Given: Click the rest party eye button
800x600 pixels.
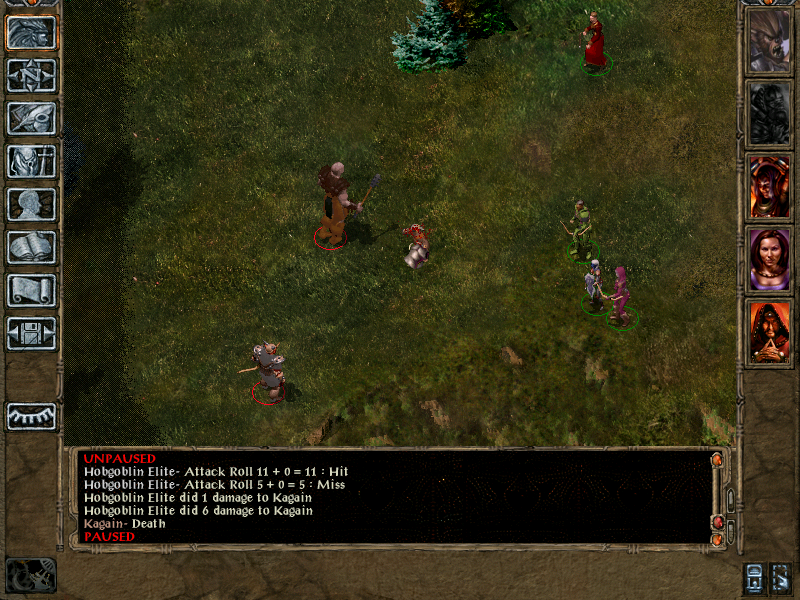Looking at the screenshot, I should 31,416.
